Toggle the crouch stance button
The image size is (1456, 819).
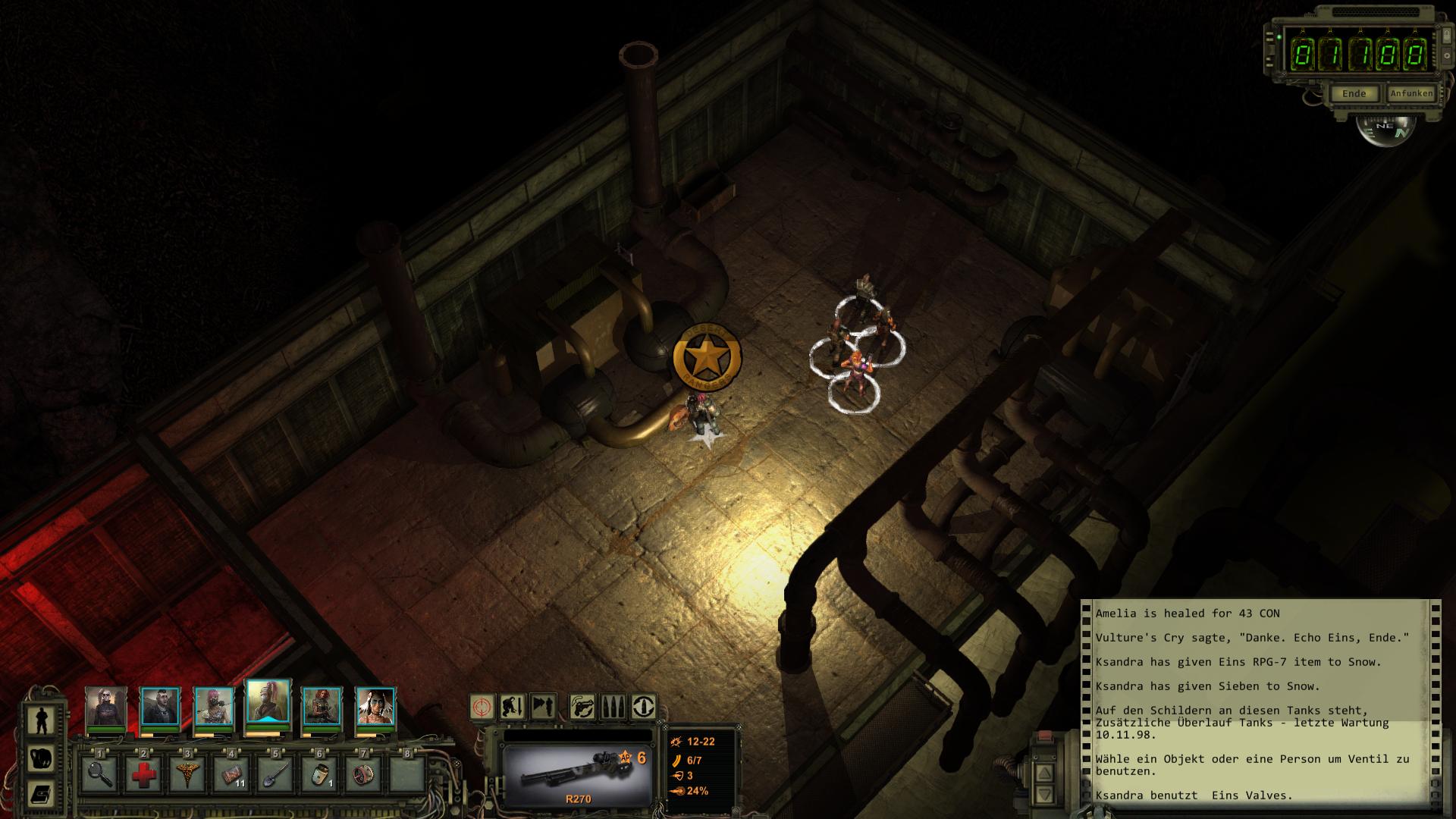(513, 707)
